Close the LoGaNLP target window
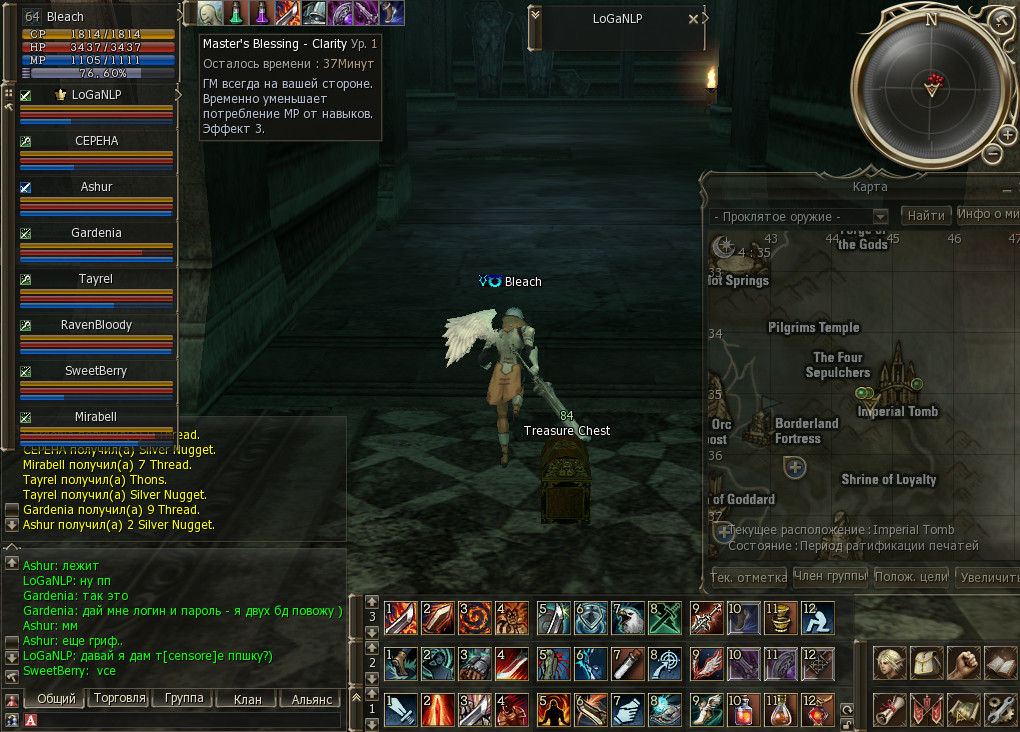 (x=694, y=18)
